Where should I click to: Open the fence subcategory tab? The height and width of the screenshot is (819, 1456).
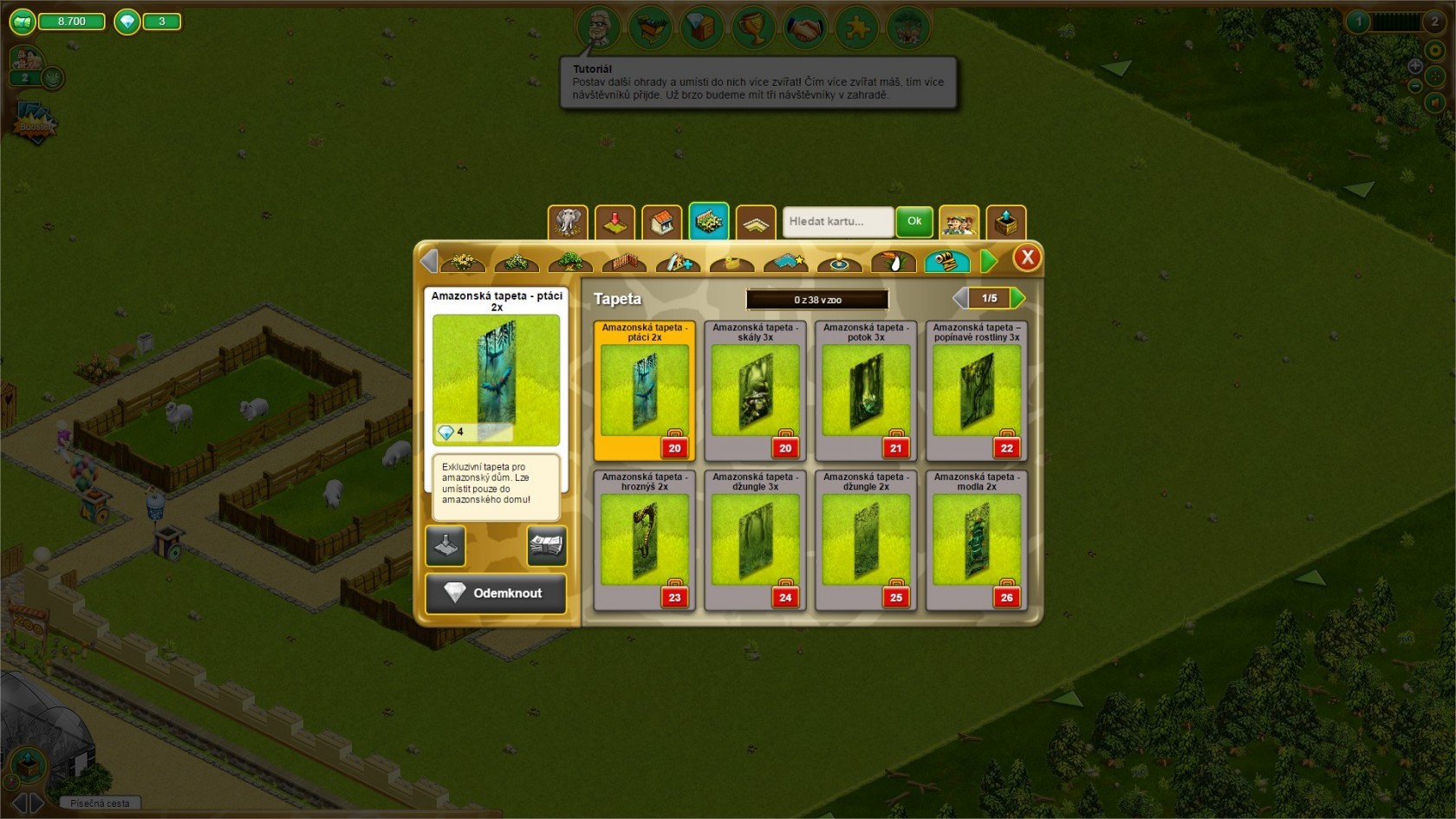[x=624, y=261]
